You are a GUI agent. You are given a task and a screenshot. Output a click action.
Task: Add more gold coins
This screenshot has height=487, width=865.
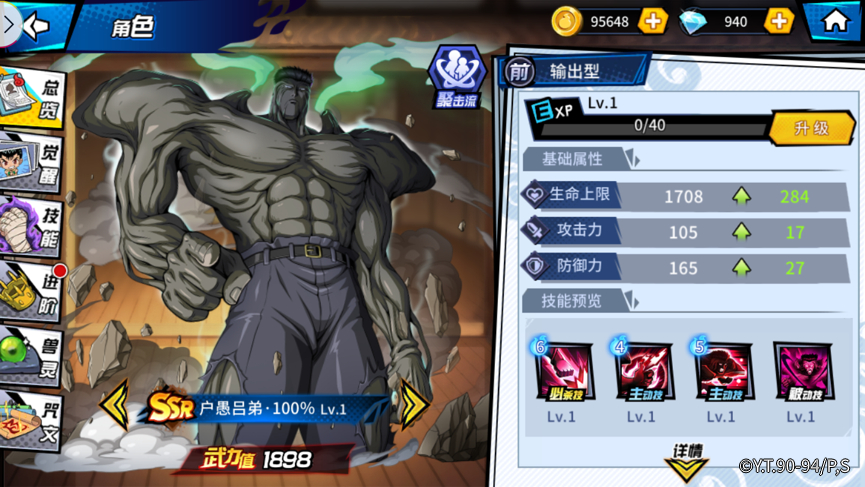pos(653,21)
